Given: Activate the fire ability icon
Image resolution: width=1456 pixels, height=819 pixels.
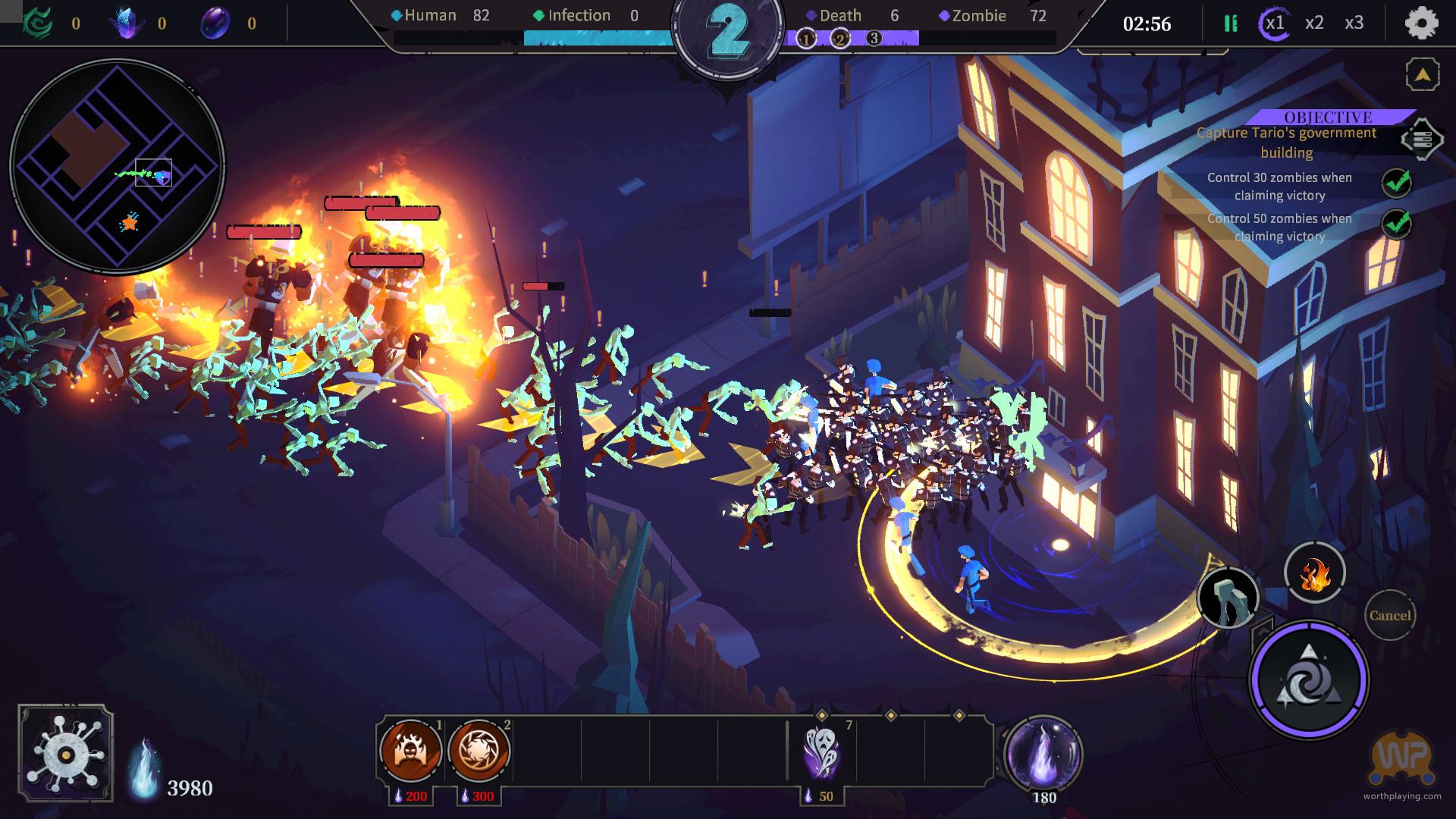Looking at the screenshot, I should (x=1314, y=573).
